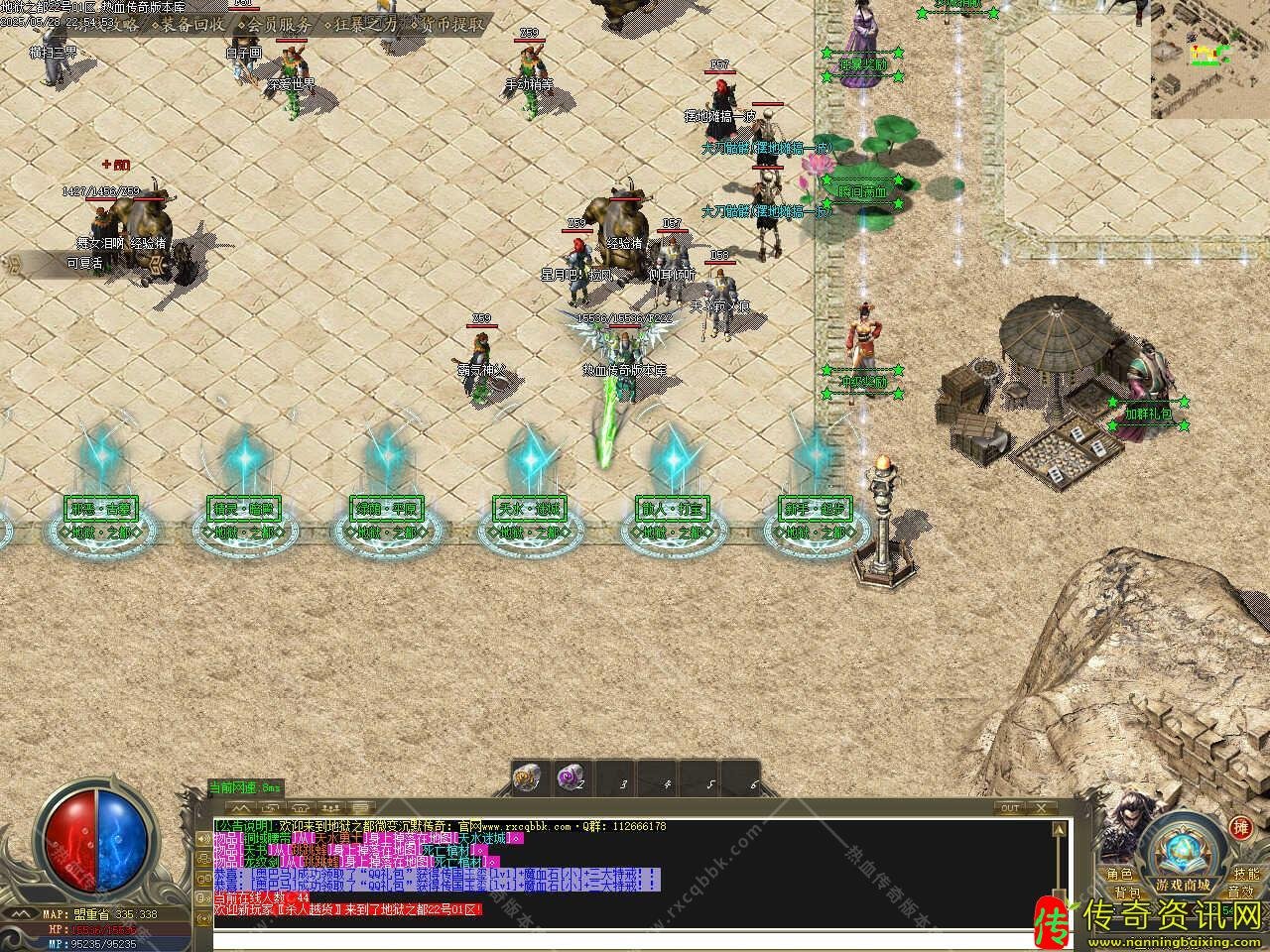Image resolution: width=1270 pixels, height=952 pixels.
Task: Use the orange swirl scroll in slot 1
Action: click(527, 779)
